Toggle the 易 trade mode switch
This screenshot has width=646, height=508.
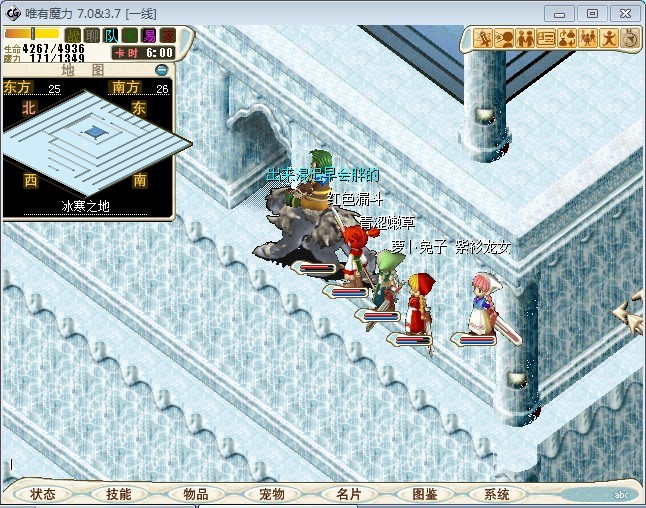[149, 36]
